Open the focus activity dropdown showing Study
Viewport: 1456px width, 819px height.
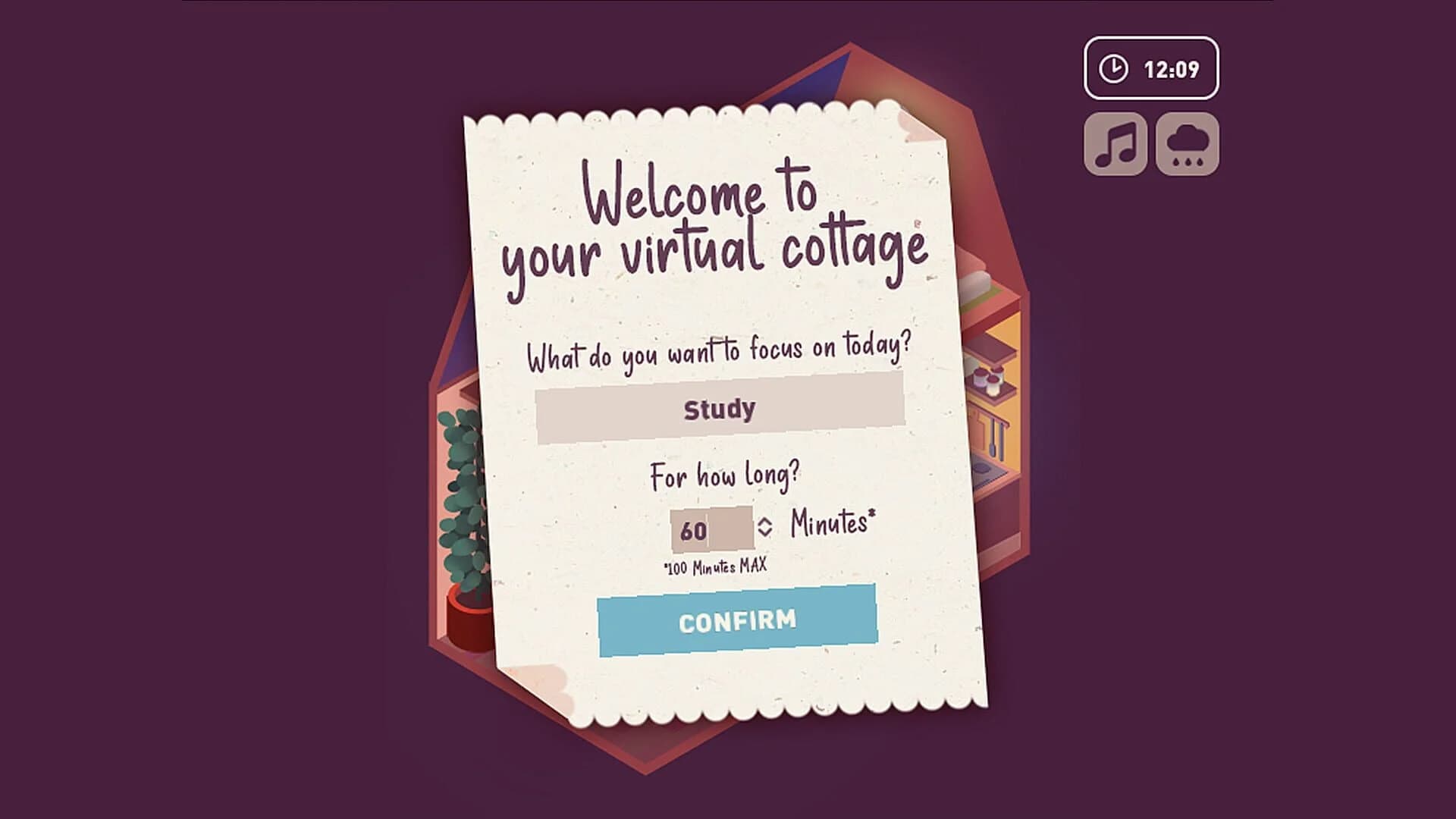720,410
